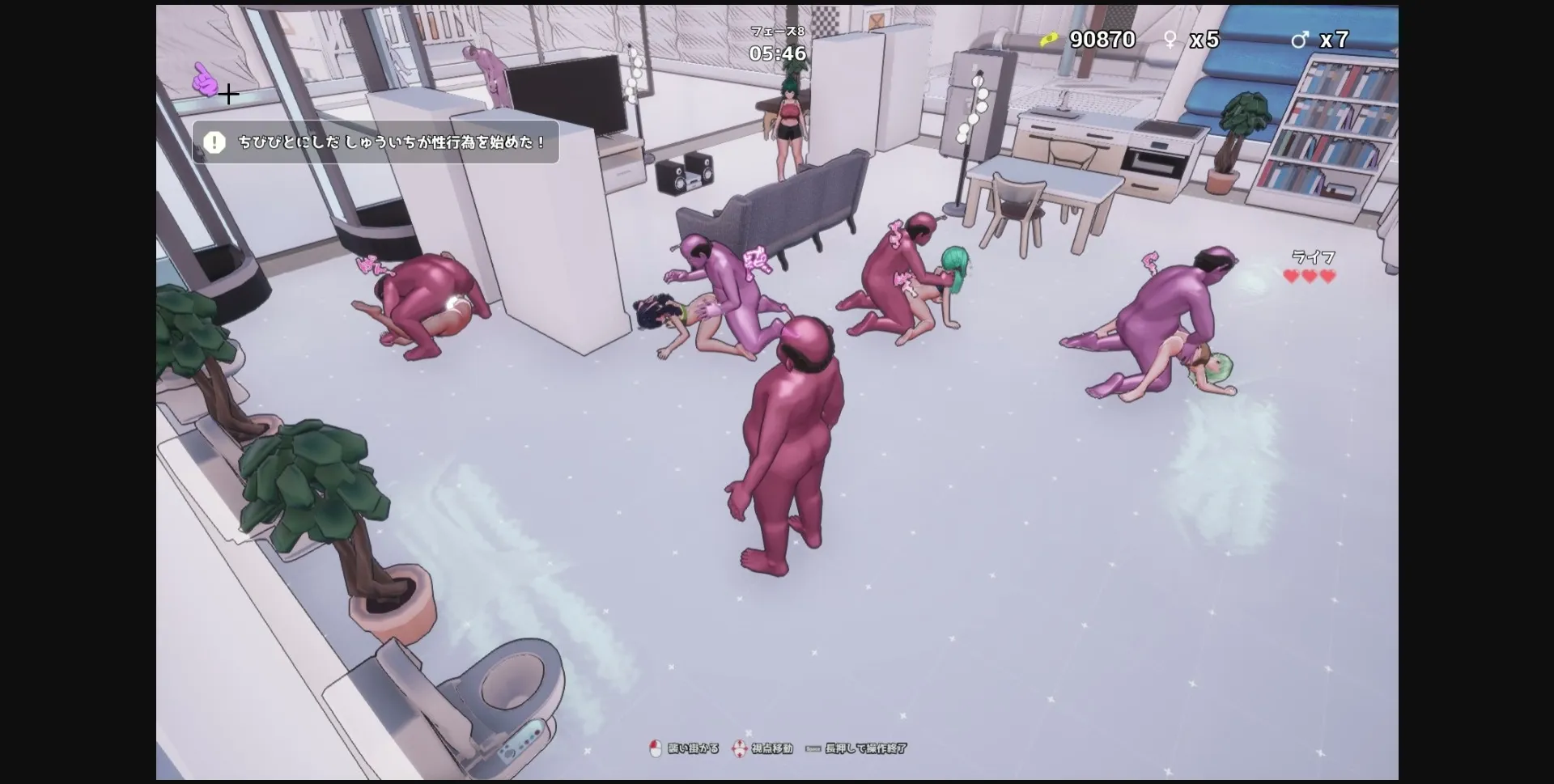Click the crosshair reticle near the cursor
1554x784 pixels.
(x=229, y=94)
